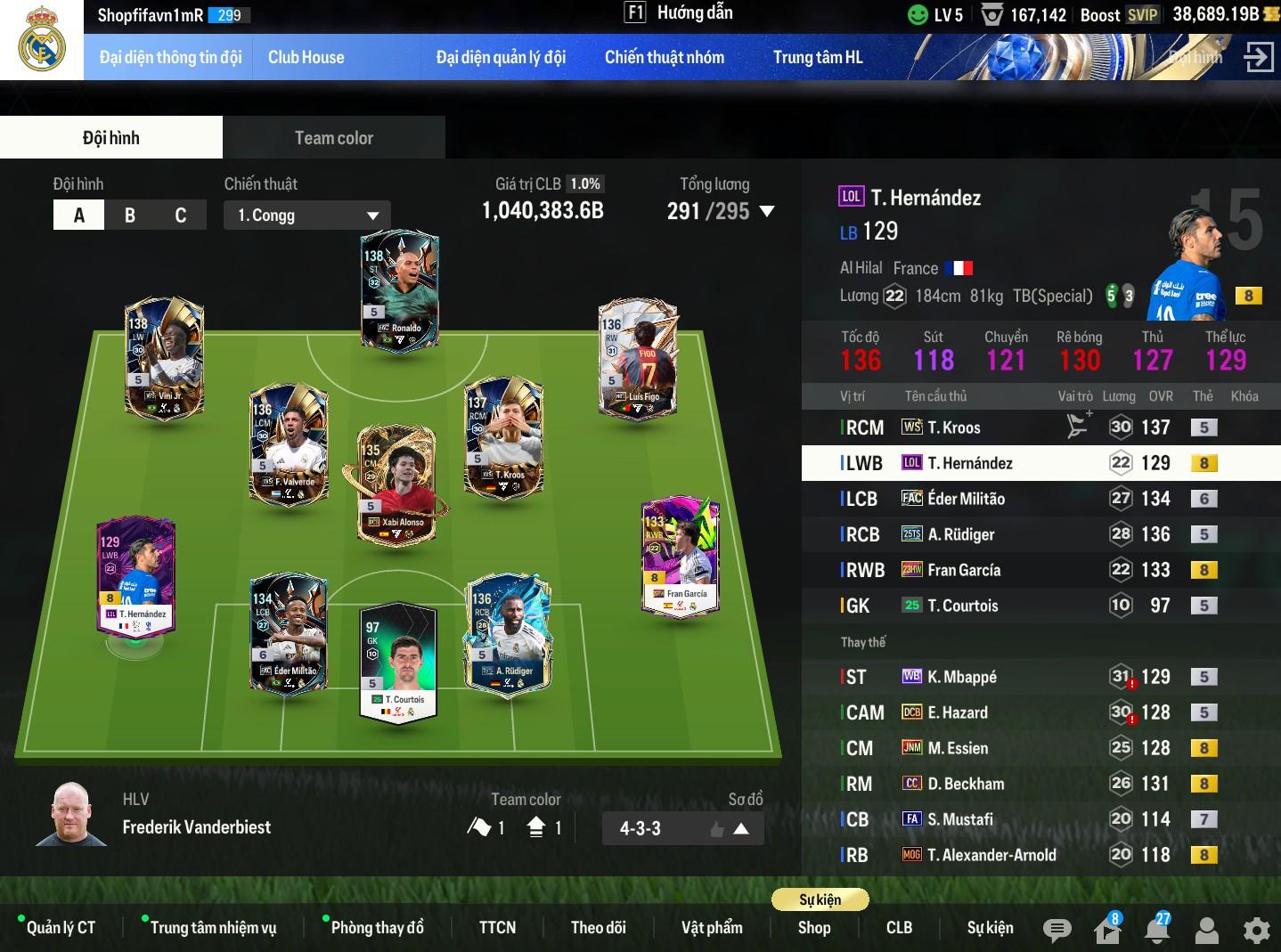Open the Club House menu

click(x=306, y=58)
